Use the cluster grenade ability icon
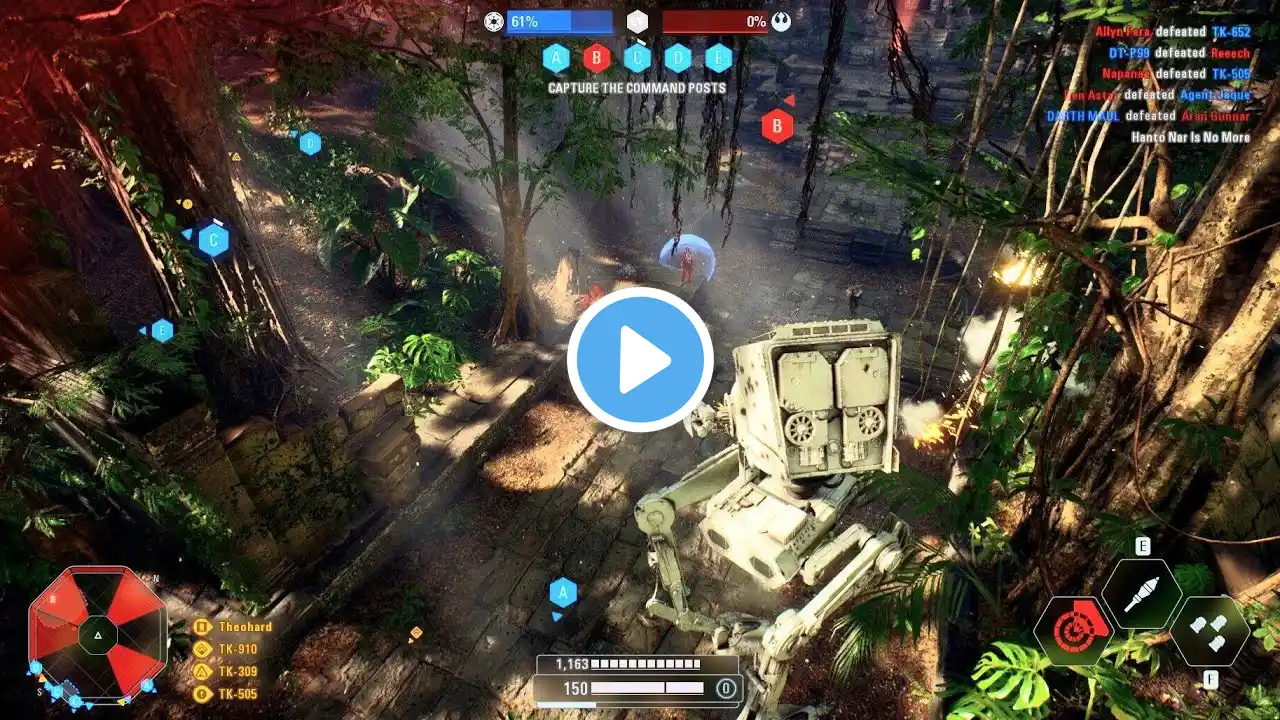The height and width of the screenshot is (720, 1280). point(1210,631)
